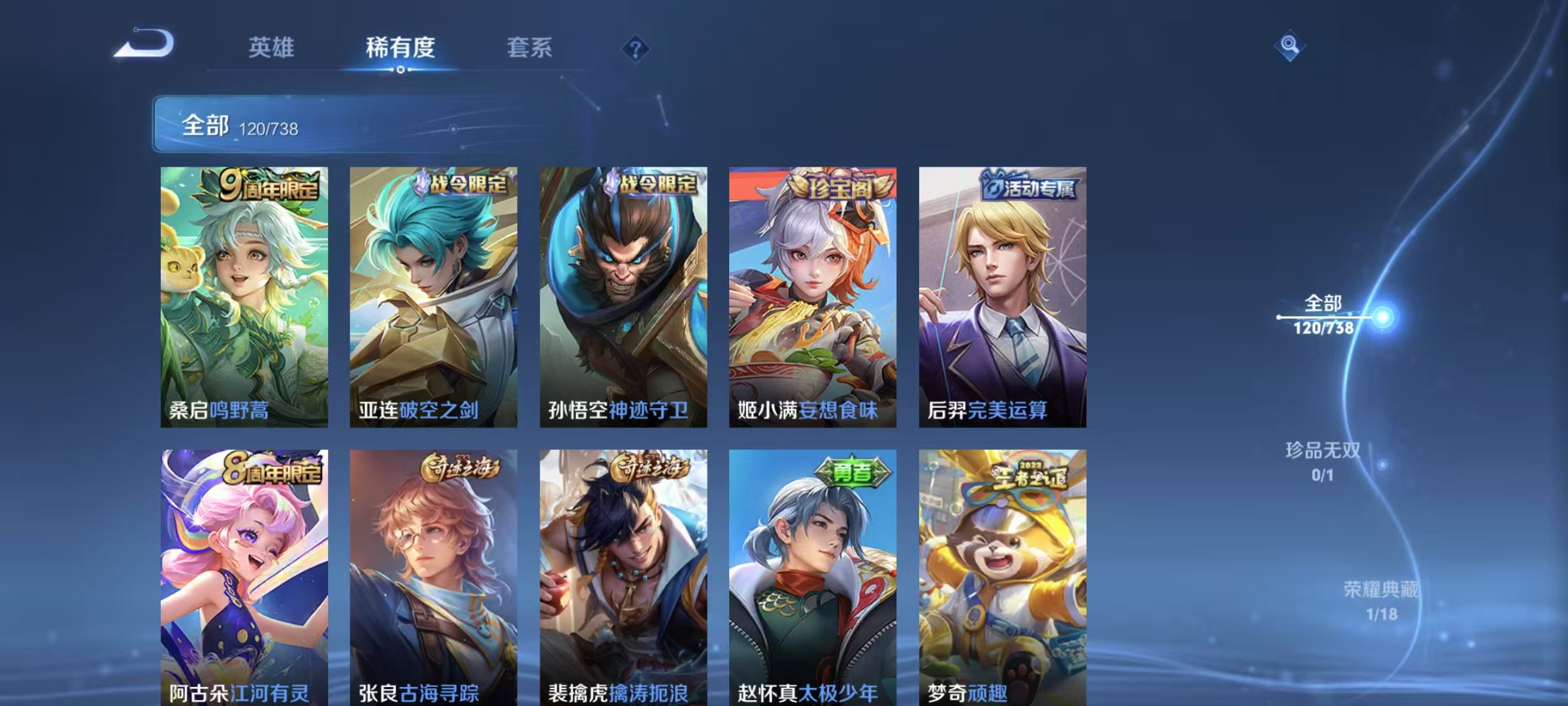Image resolution: width=1568 pixels, height=706 pixels.
Task: Open the magnifier search button
Action: pos(1289,45)
